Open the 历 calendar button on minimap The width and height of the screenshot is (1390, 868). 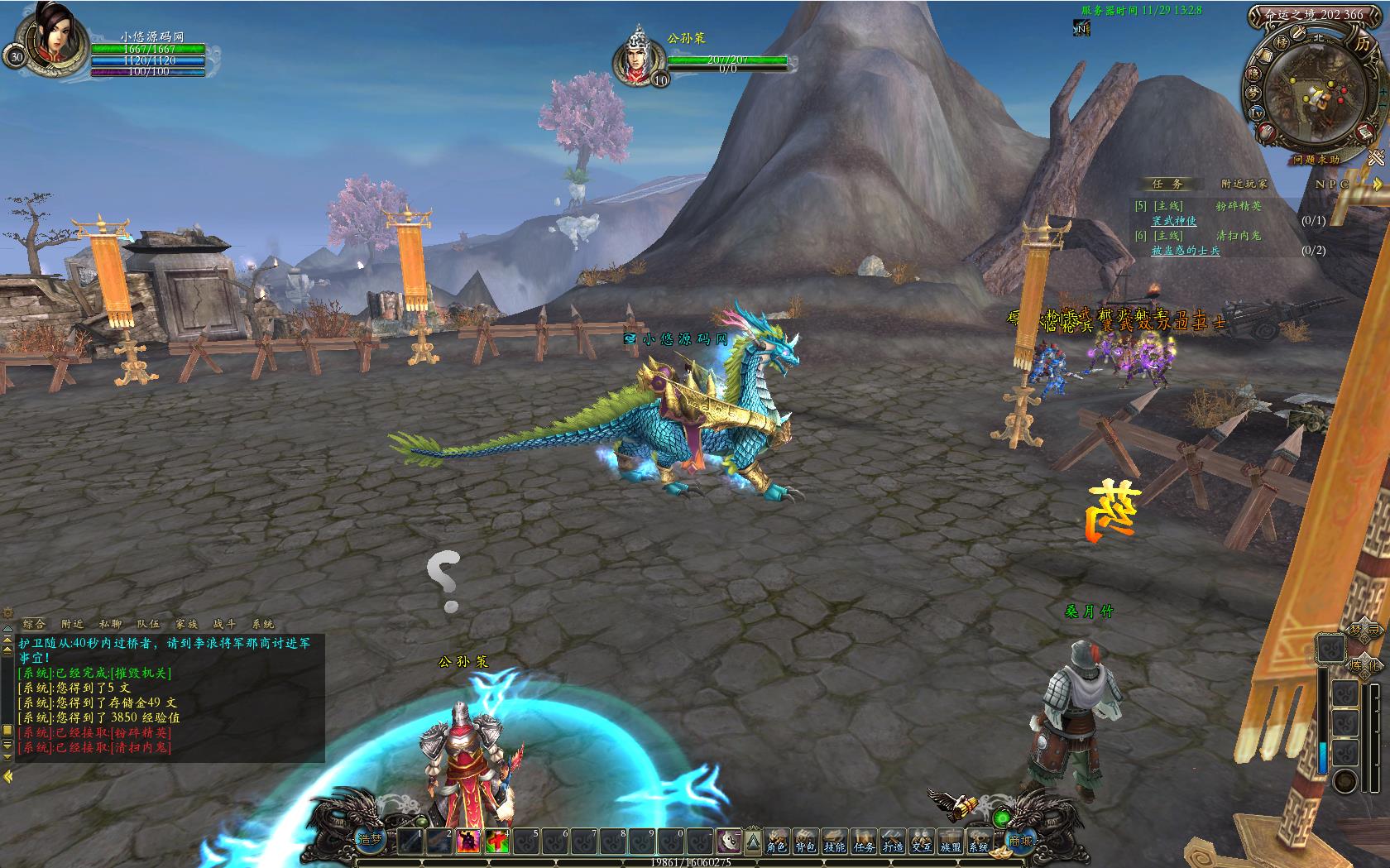click(1363, 44)
